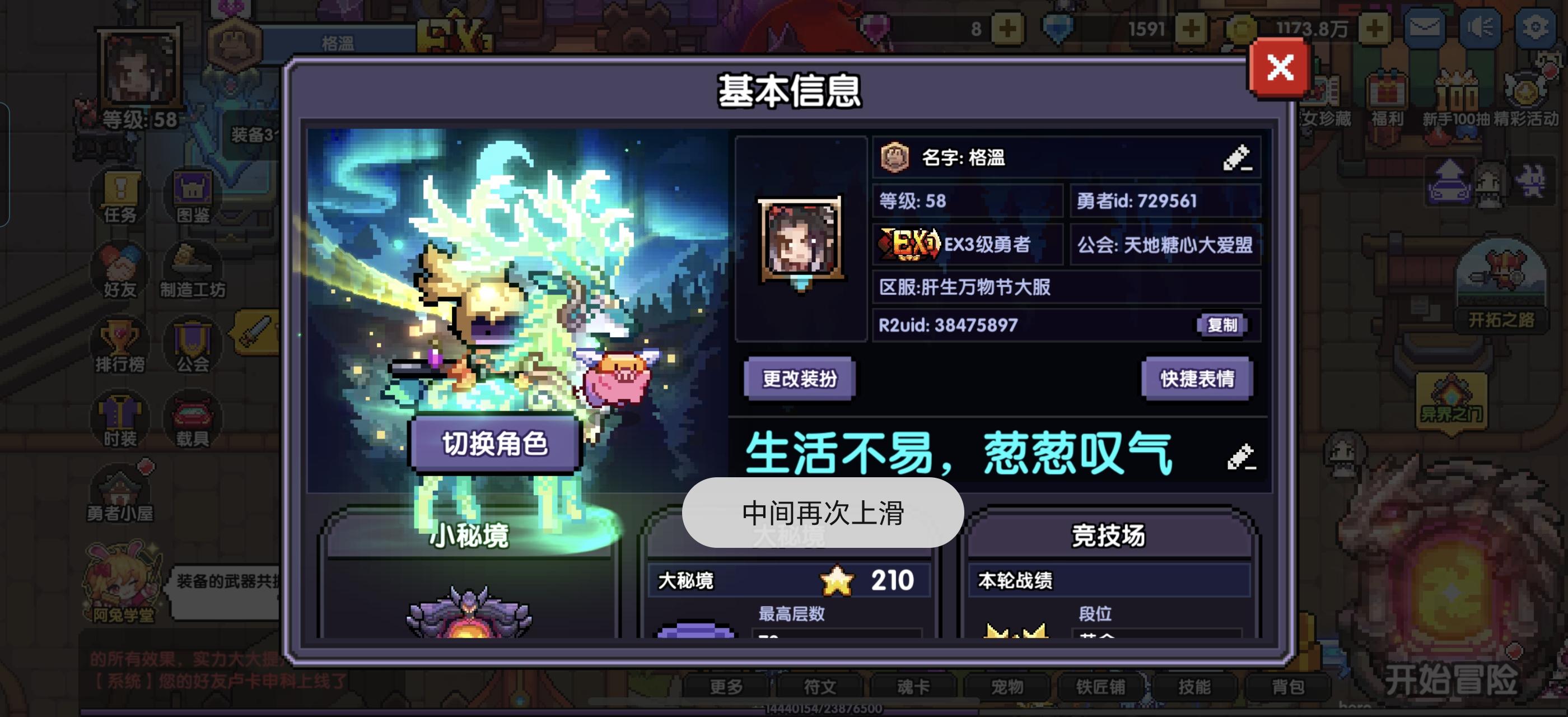Viewport: 1568px width, 717px height.
Task: Mute game audio with the speaker icon
Action: coord(1482,27)
